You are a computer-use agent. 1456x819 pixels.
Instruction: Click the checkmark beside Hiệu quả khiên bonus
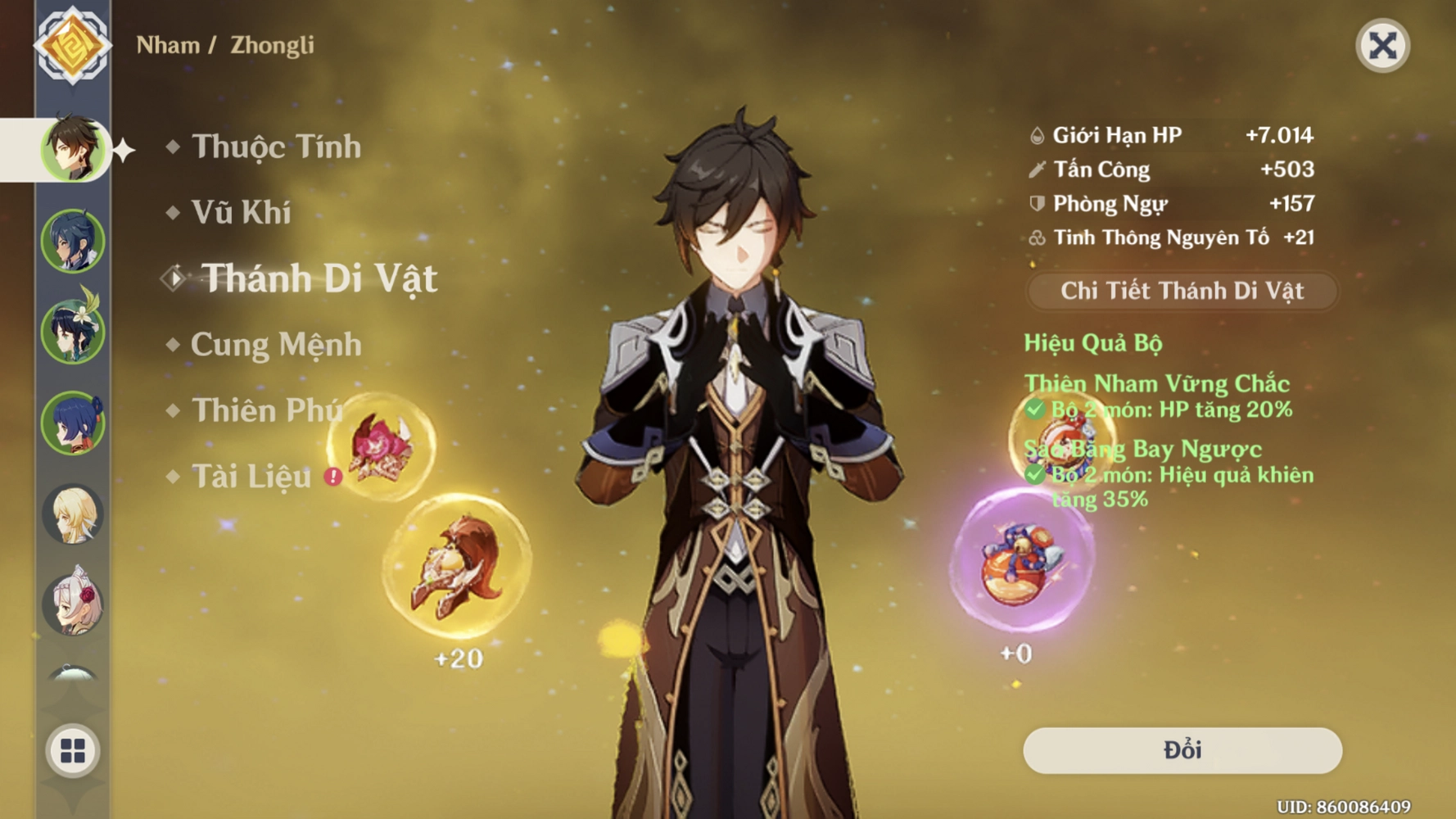tap(1034, 475)
